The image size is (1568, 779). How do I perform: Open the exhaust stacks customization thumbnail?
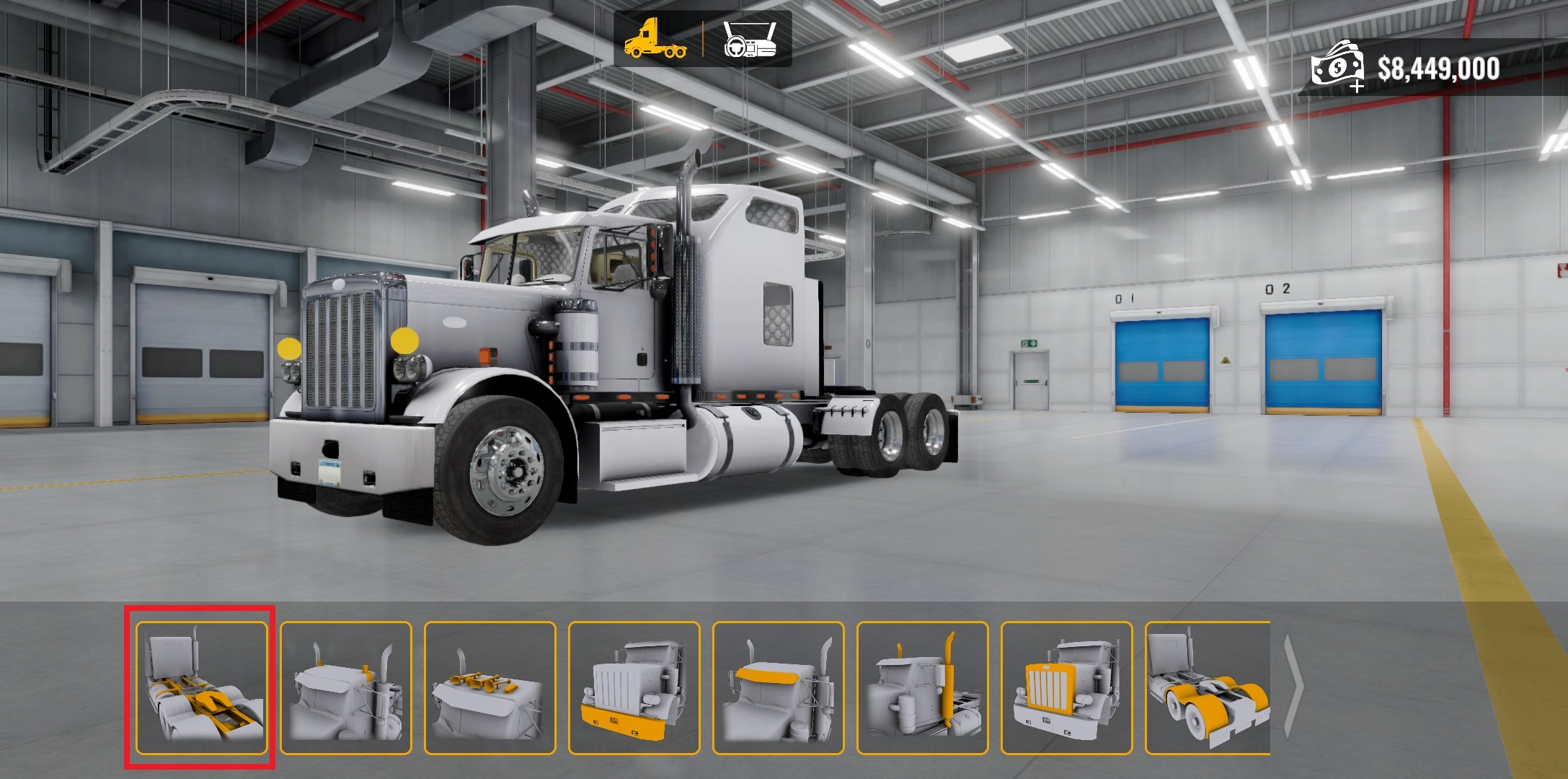tap(922, 687)
